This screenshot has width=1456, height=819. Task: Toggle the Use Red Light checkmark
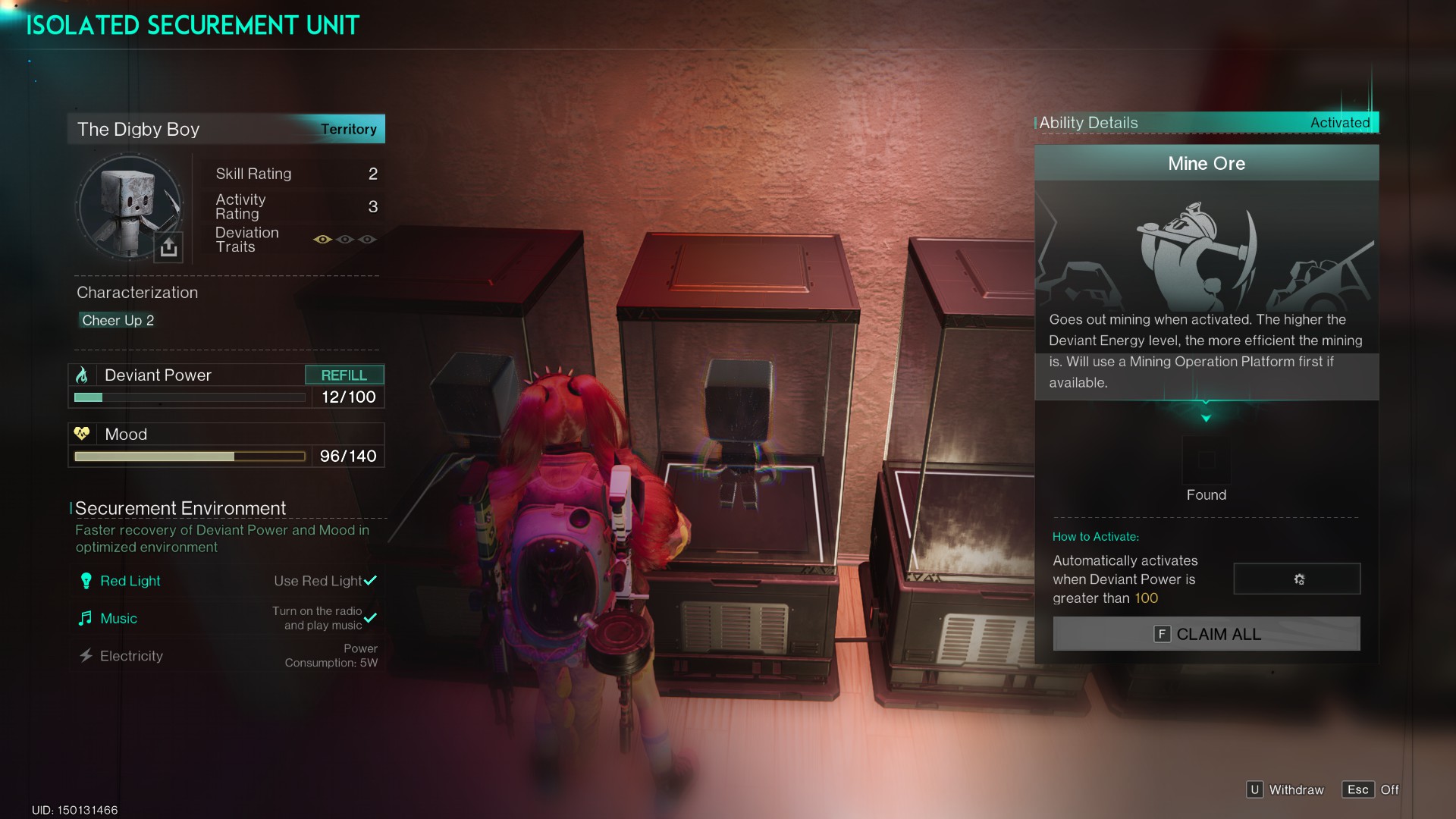tap(371, 580)
